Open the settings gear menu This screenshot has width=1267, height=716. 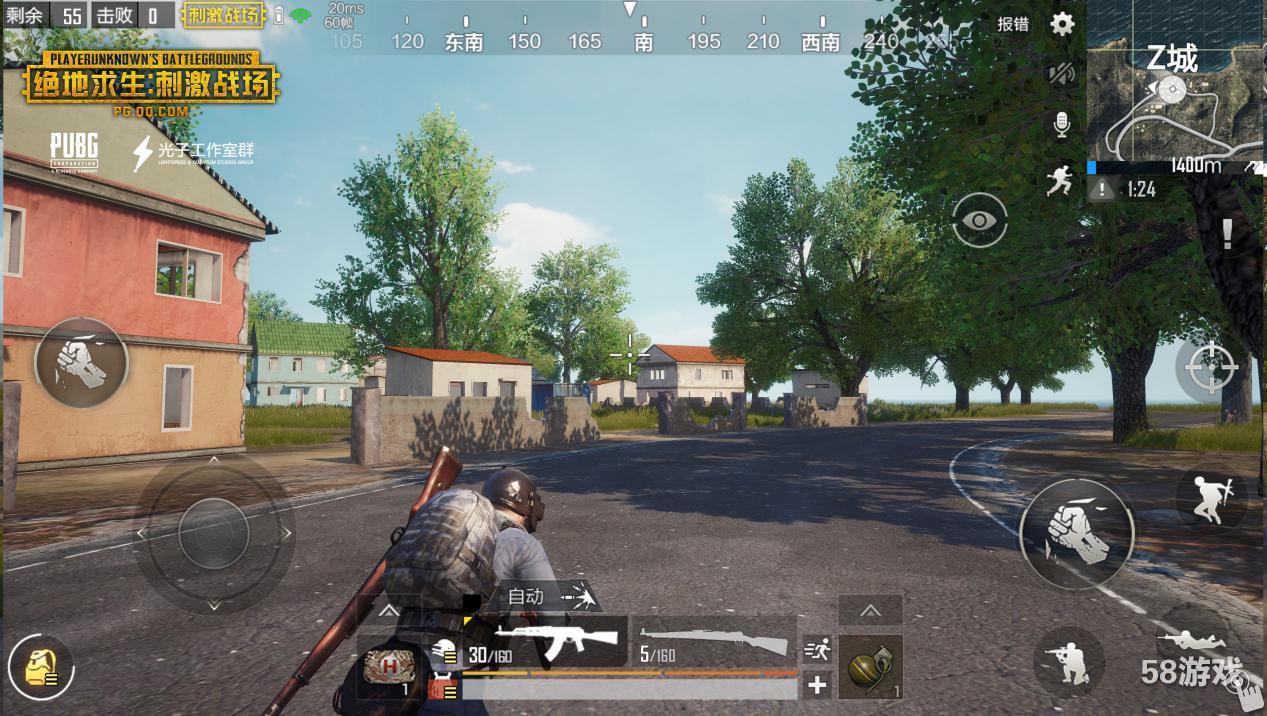(1062, 24)
